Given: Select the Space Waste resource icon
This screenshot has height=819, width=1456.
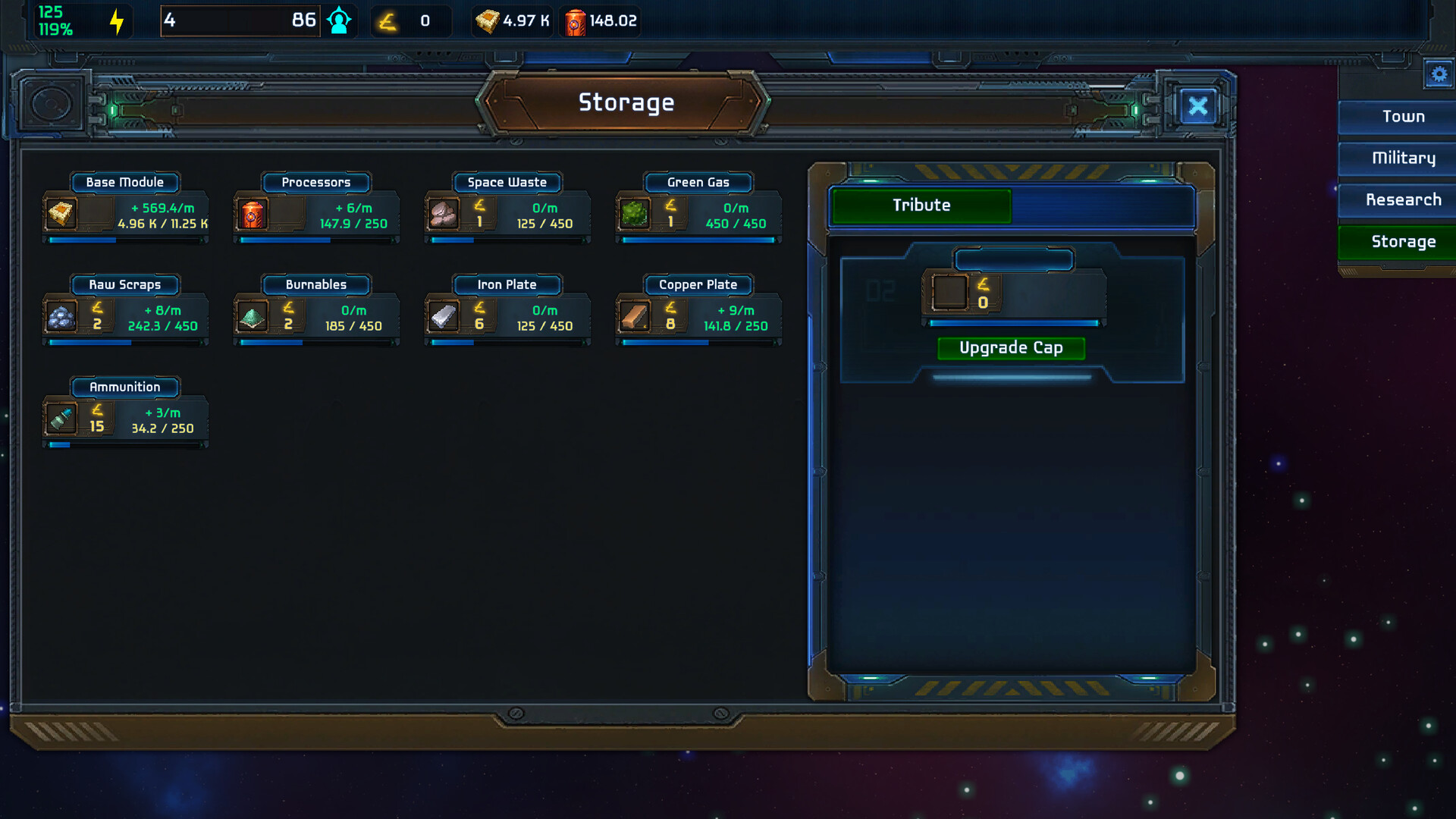Looking at the screenshot, I should point(442,215).
